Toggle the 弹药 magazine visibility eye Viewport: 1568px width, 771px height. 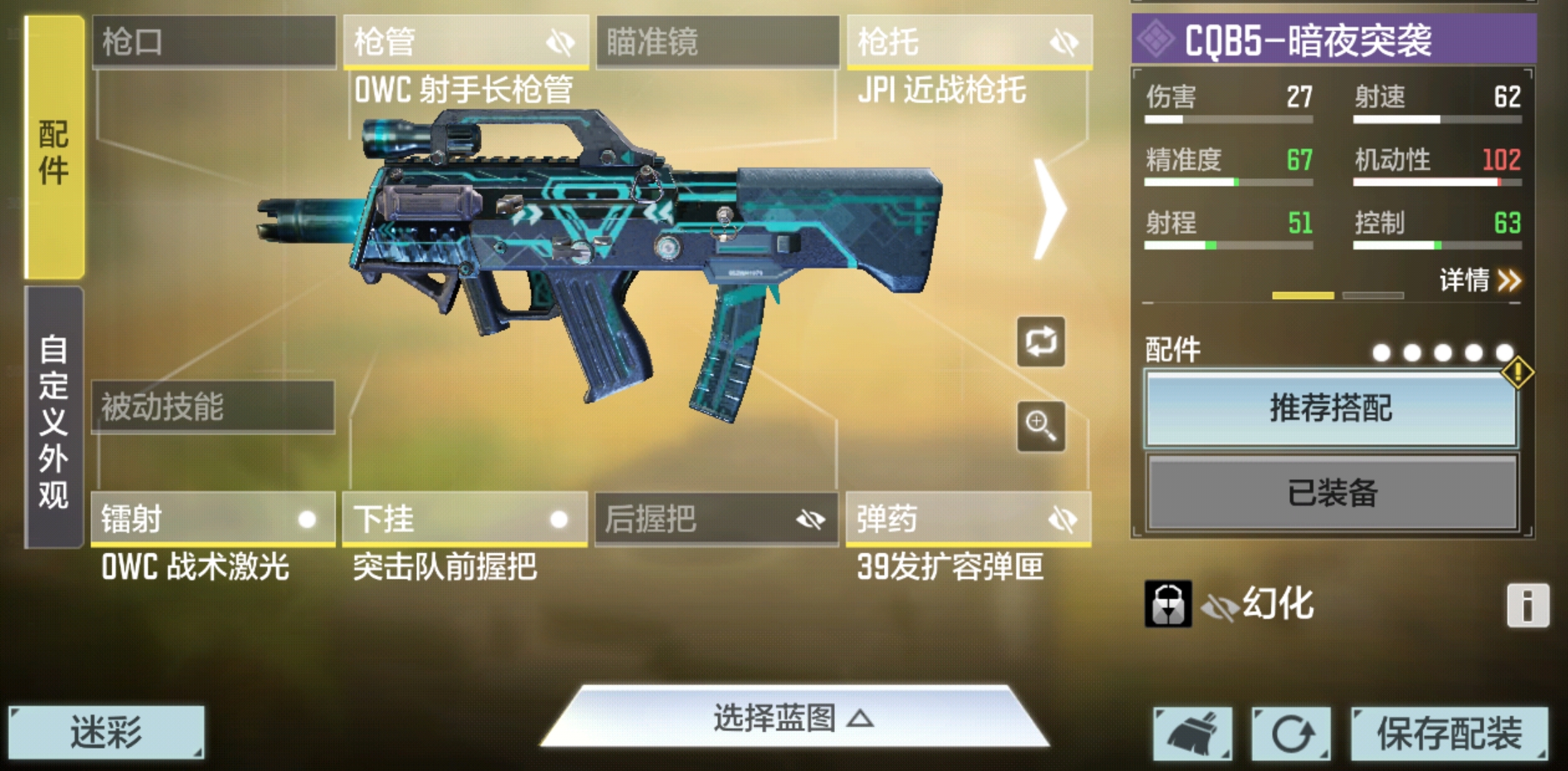[x=1059, y=520]
